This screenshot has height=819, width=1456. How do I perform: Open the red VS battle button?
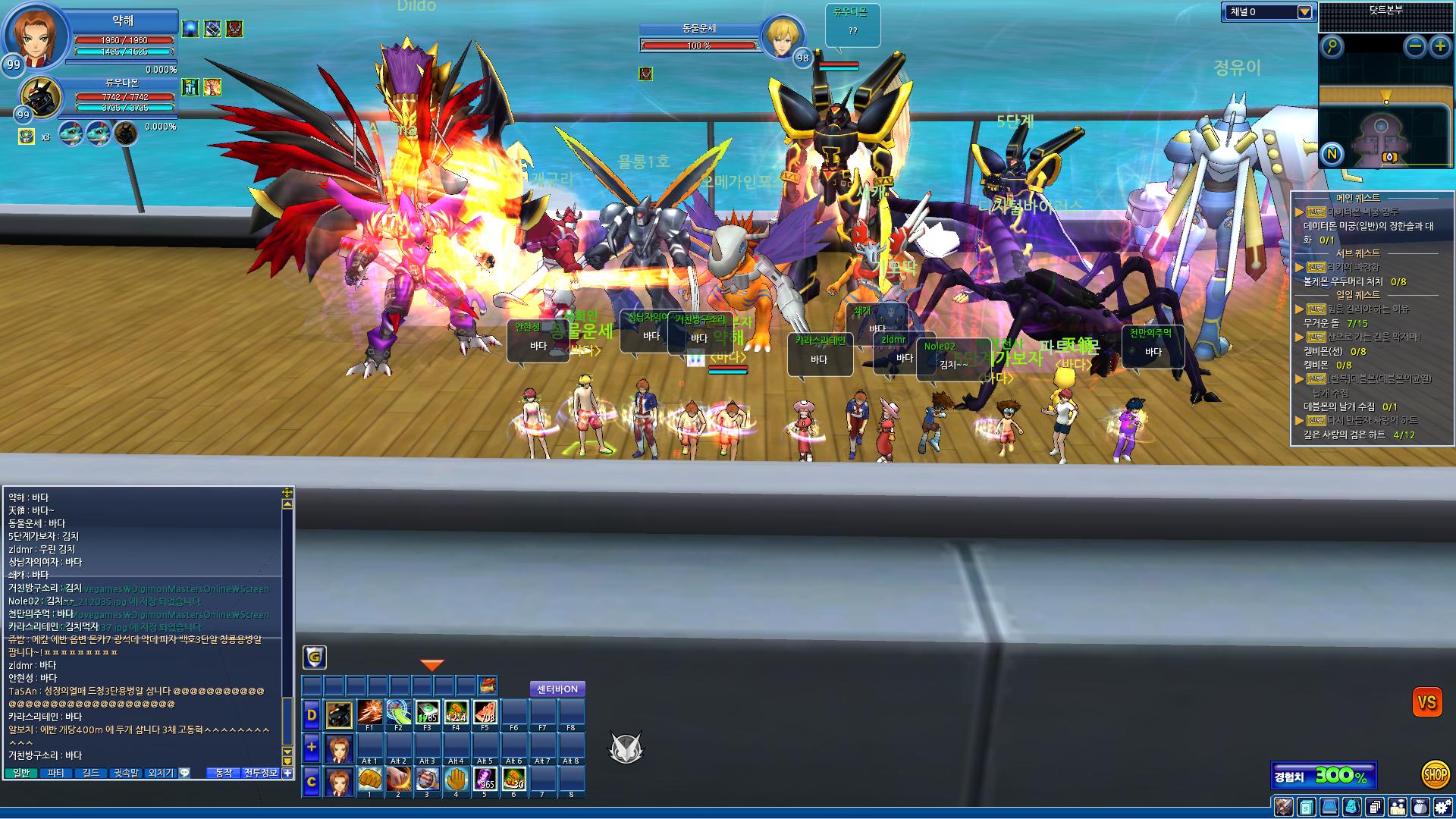[1426, 702]
